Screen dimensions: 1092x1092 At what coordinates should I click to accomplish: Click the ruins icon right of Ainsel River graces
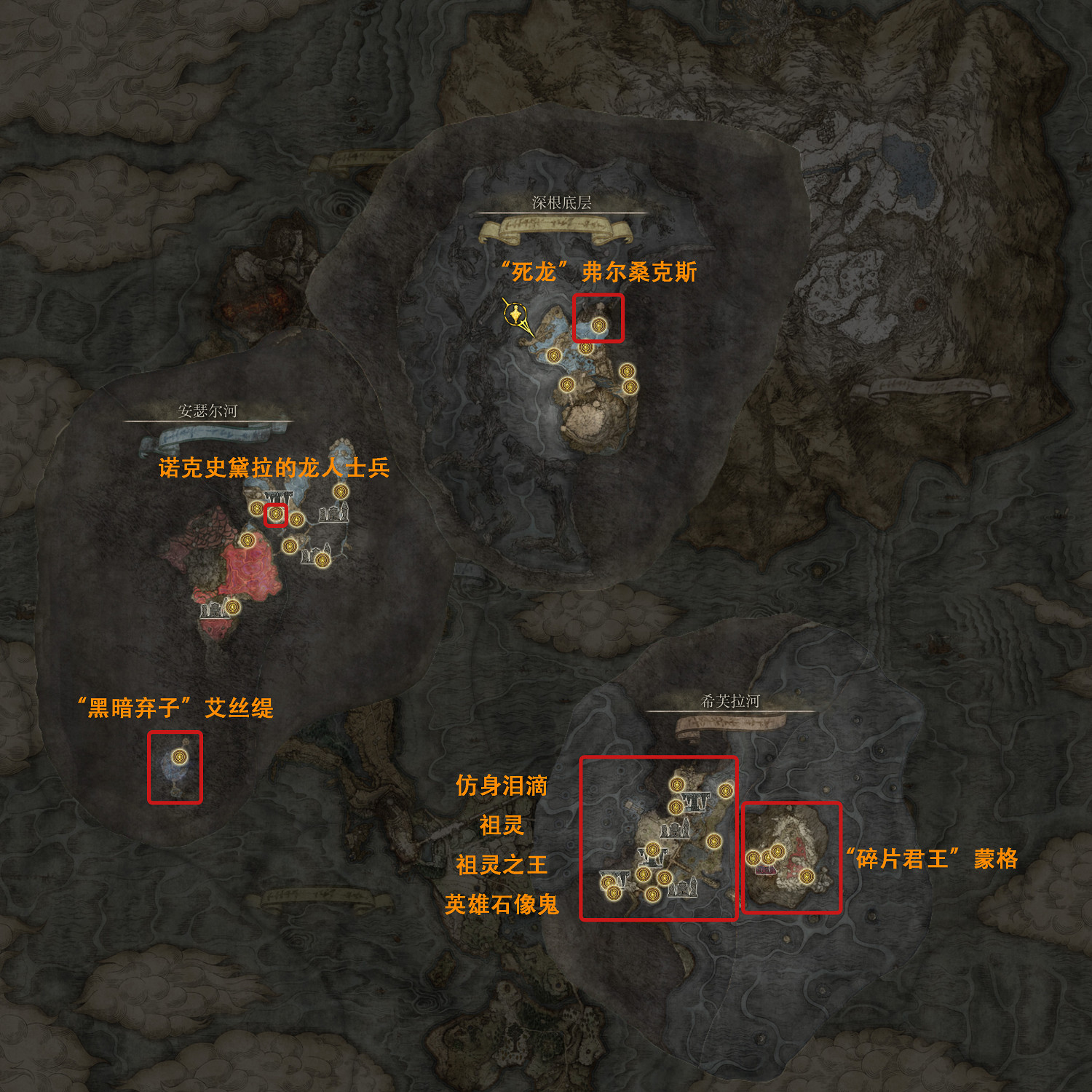(333, 514)
